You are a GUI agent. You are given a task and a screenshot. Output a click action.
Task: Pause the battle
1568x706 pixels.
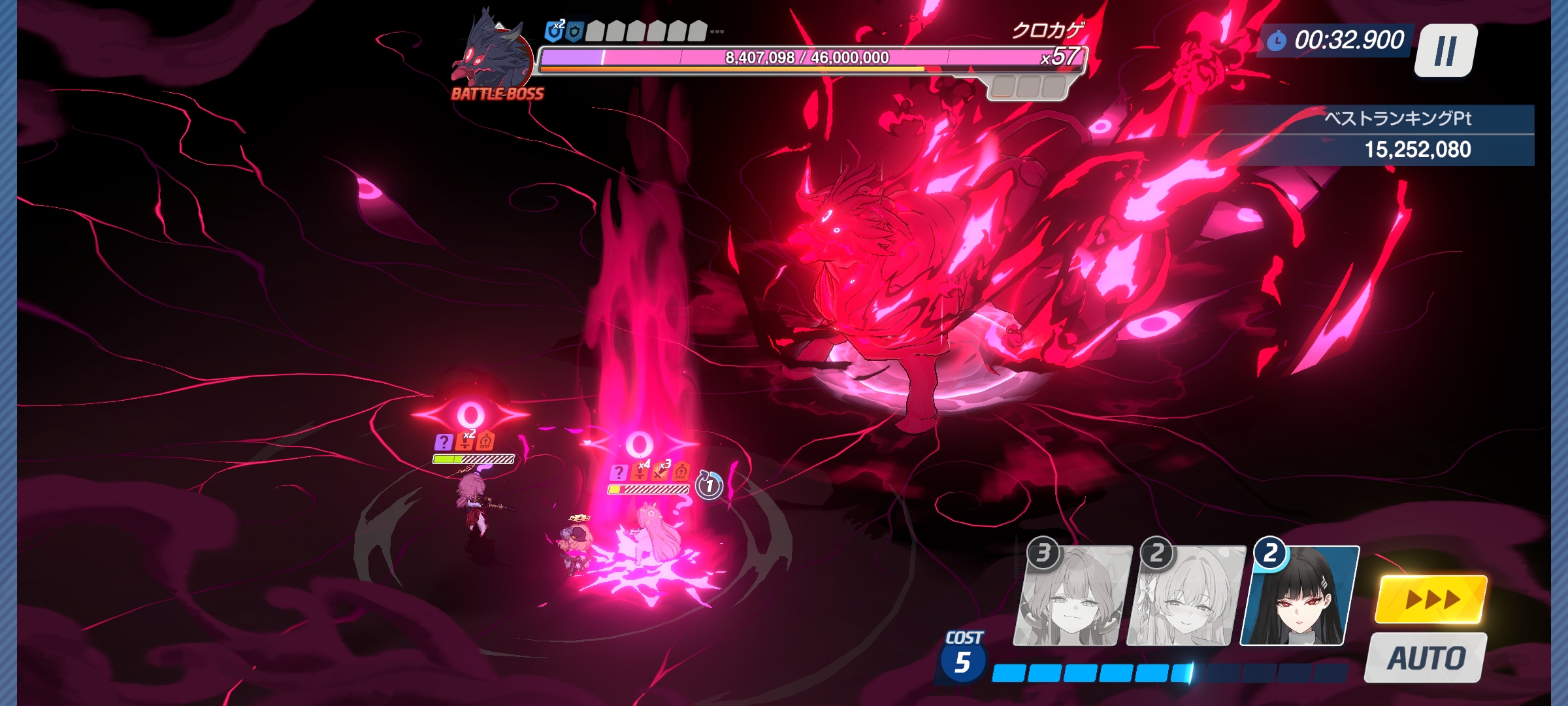[x=1445, y=50]
